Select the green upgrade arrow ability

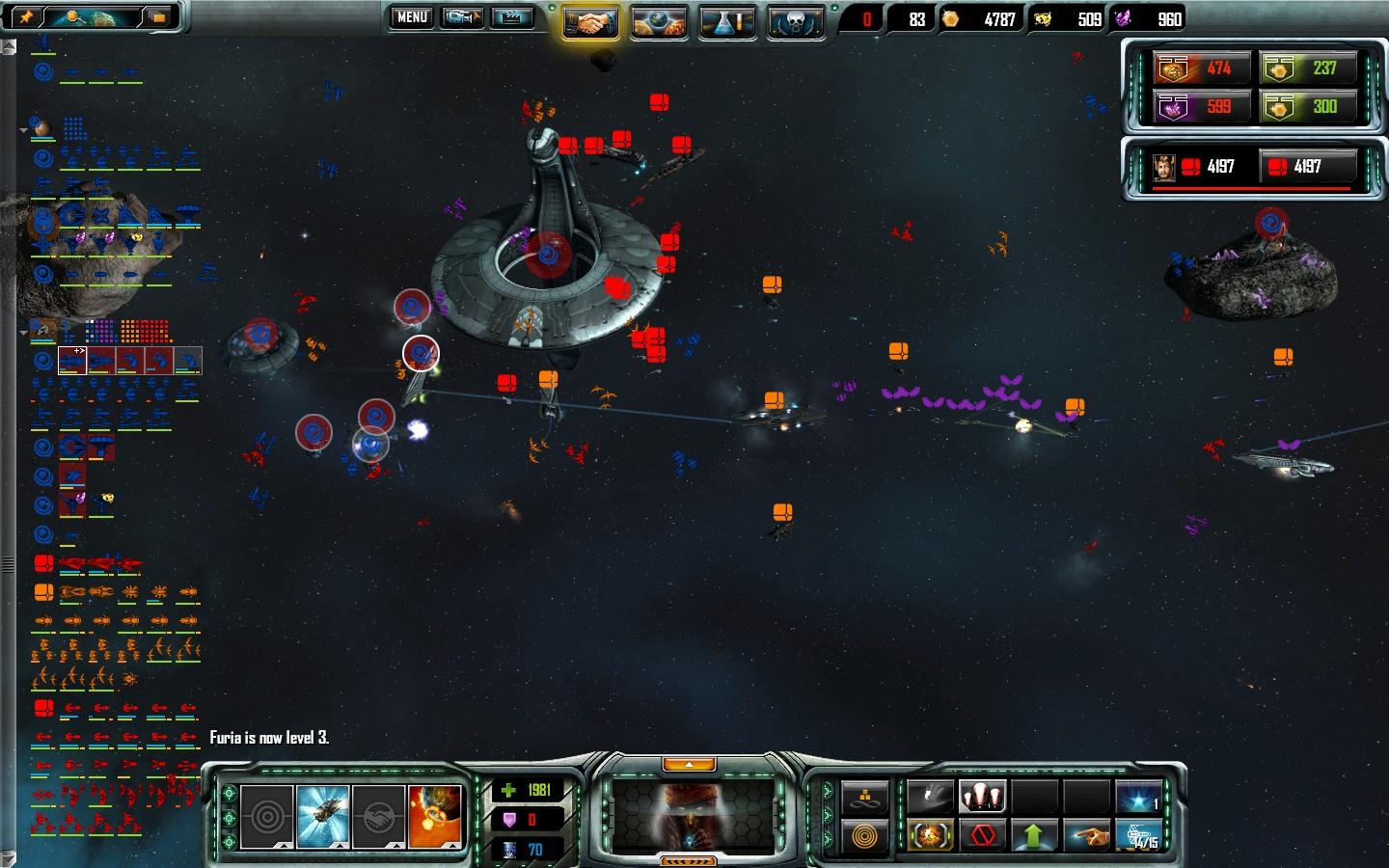tap(1033, 834)
